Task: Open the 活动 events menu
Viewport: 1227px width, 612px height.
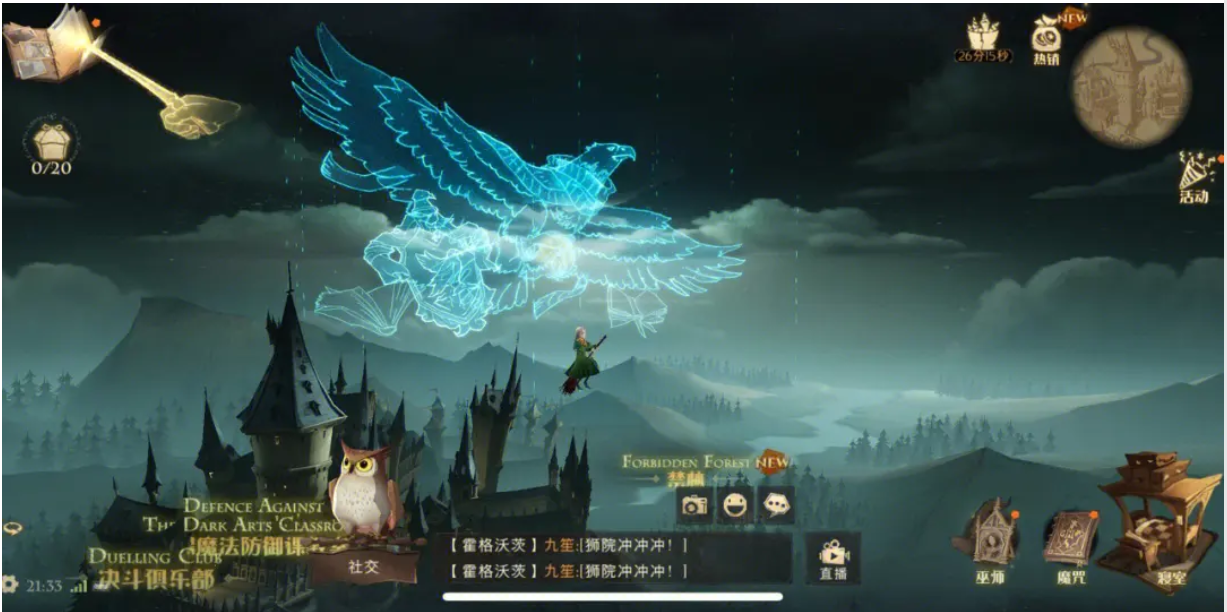Action: click(1194, 178)
